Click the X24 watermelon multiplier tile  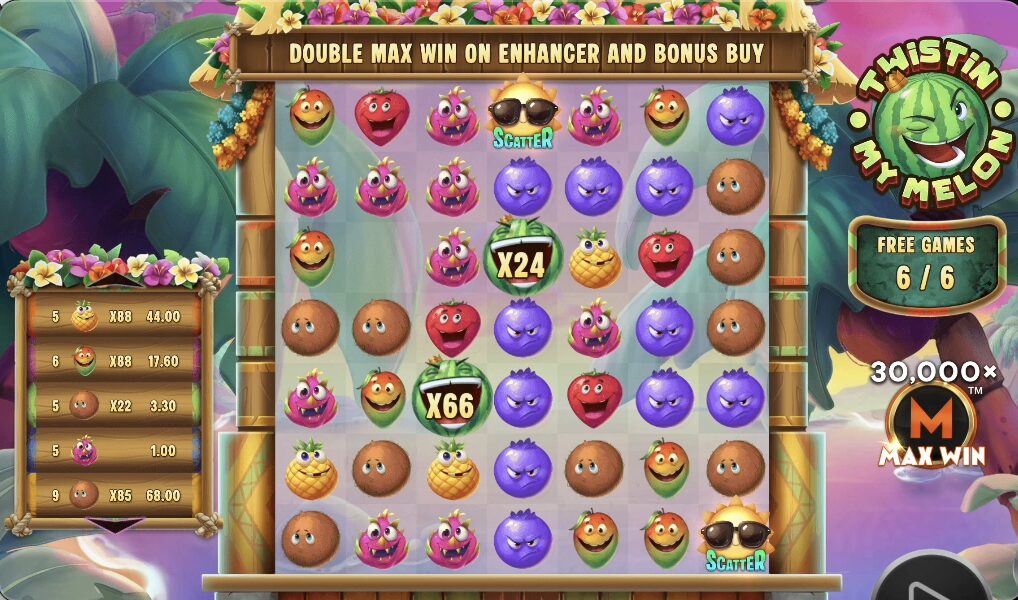pos(523,259)
